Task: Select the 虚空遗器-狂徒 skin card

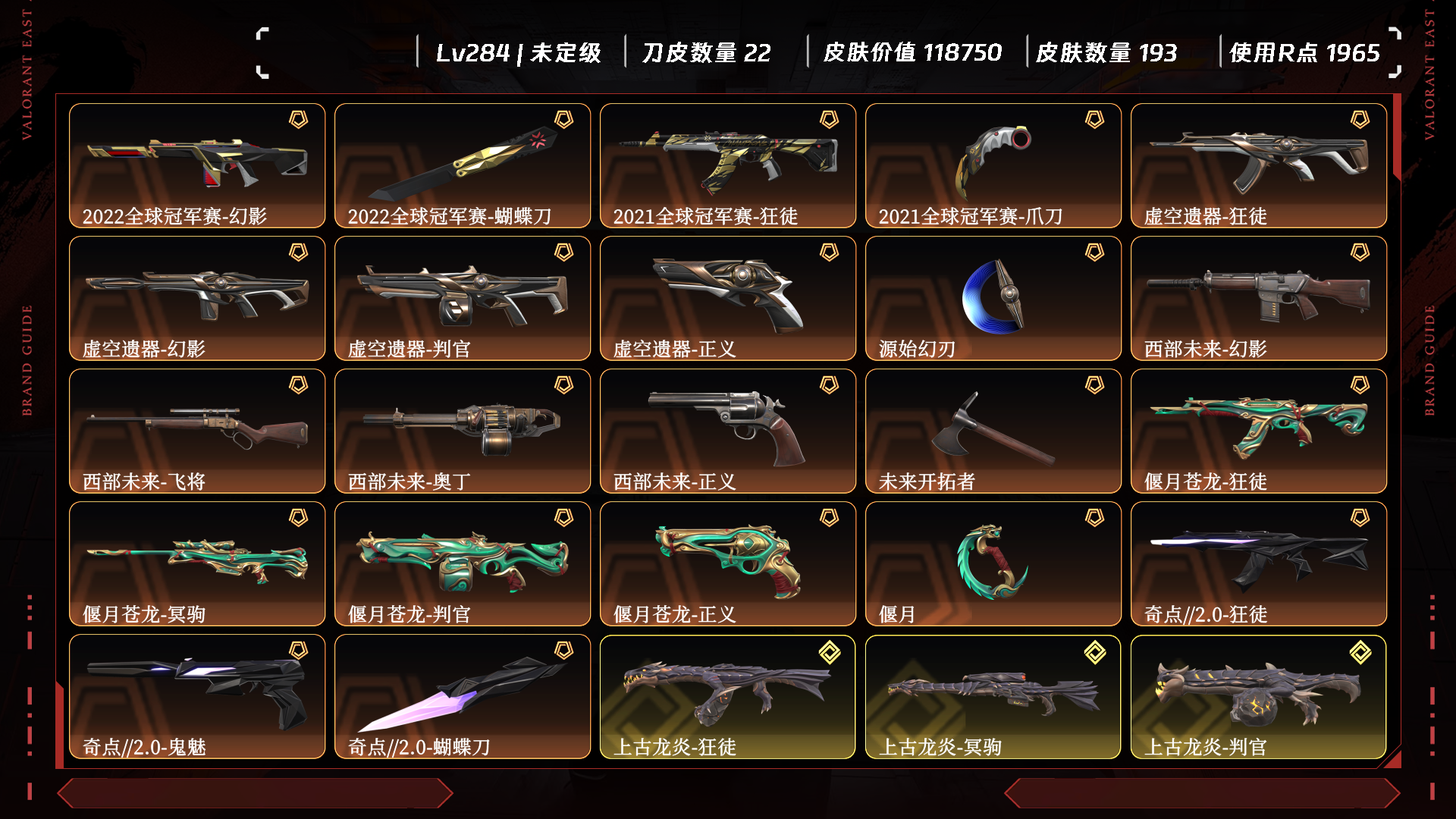Action: click(1259, 165)
